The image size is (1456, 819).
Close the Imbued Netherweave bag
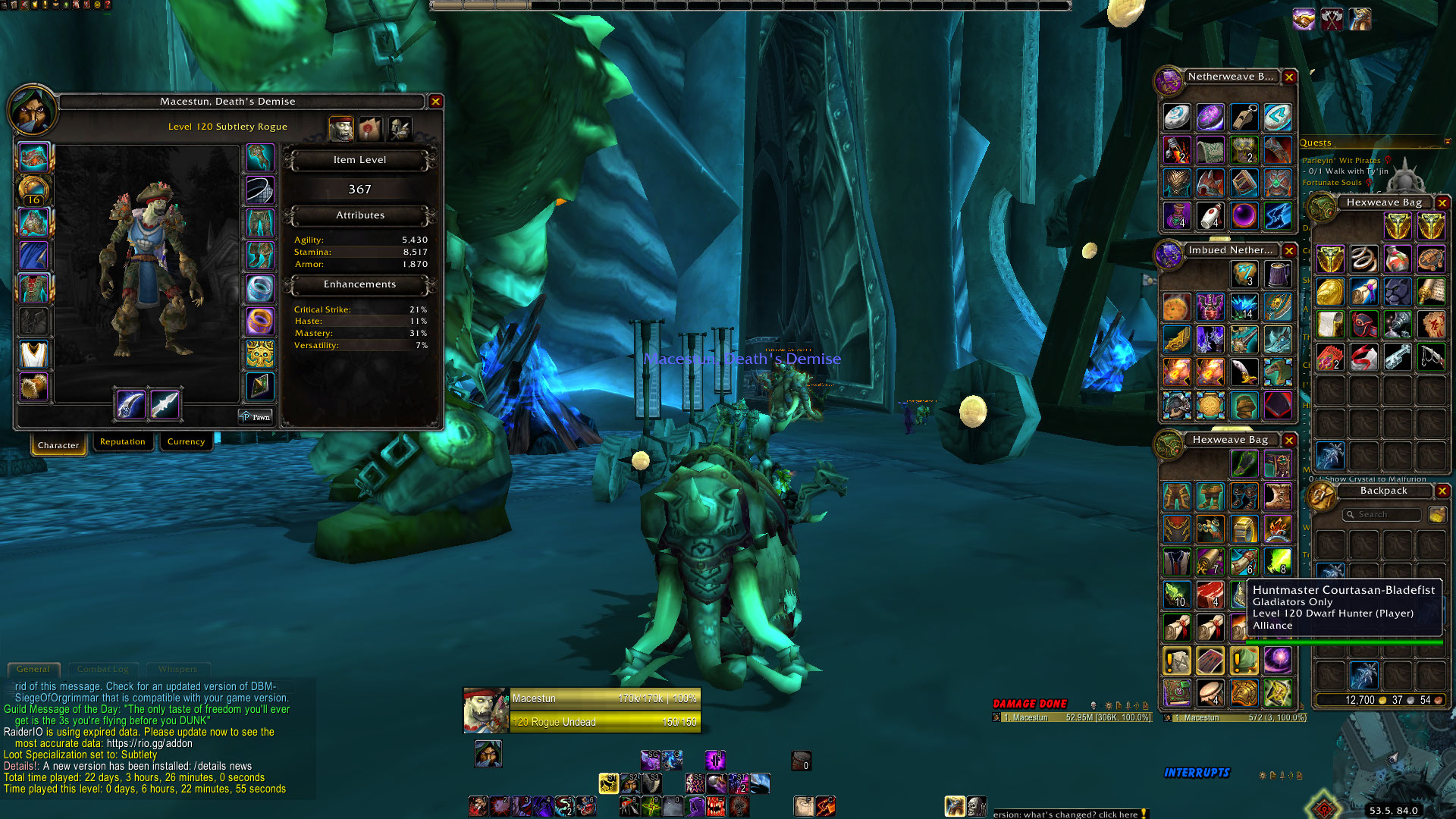pos(1289,250)
